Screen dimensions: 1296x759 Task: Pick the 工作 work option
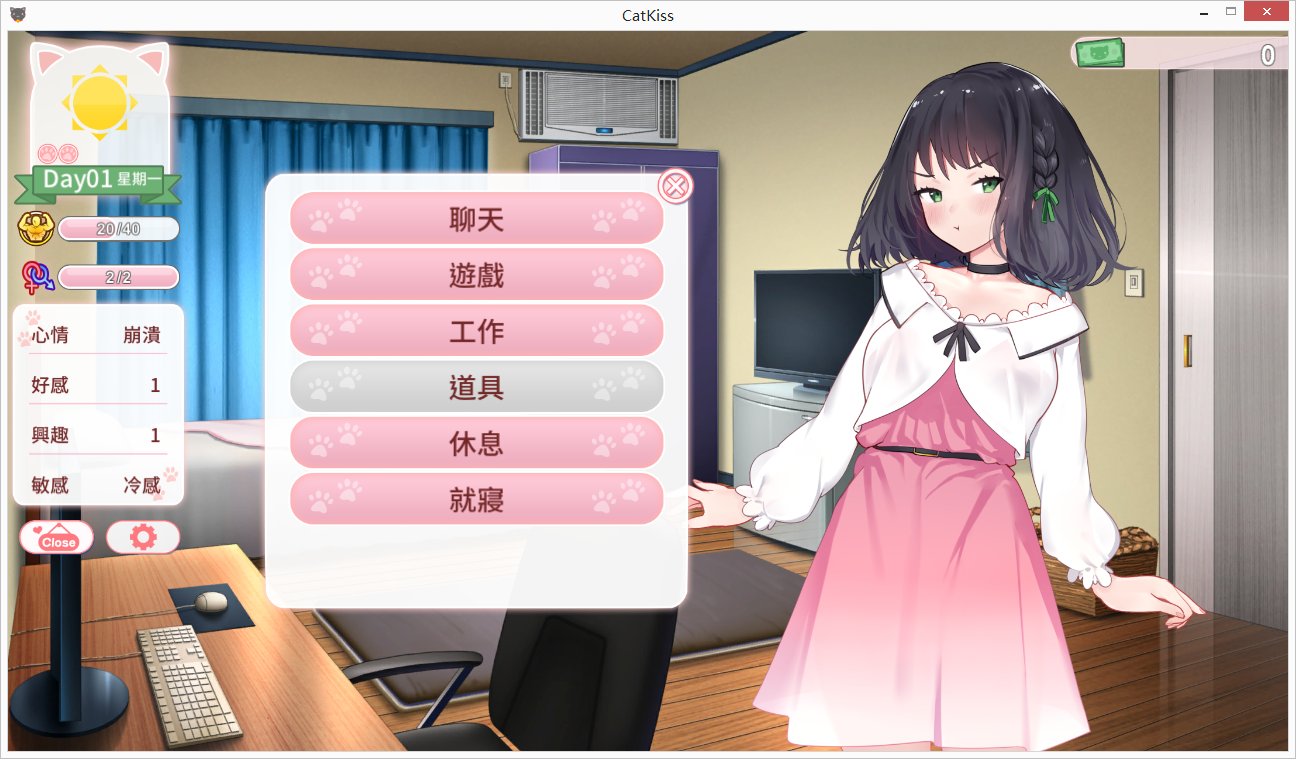click(x=476, y=331)
